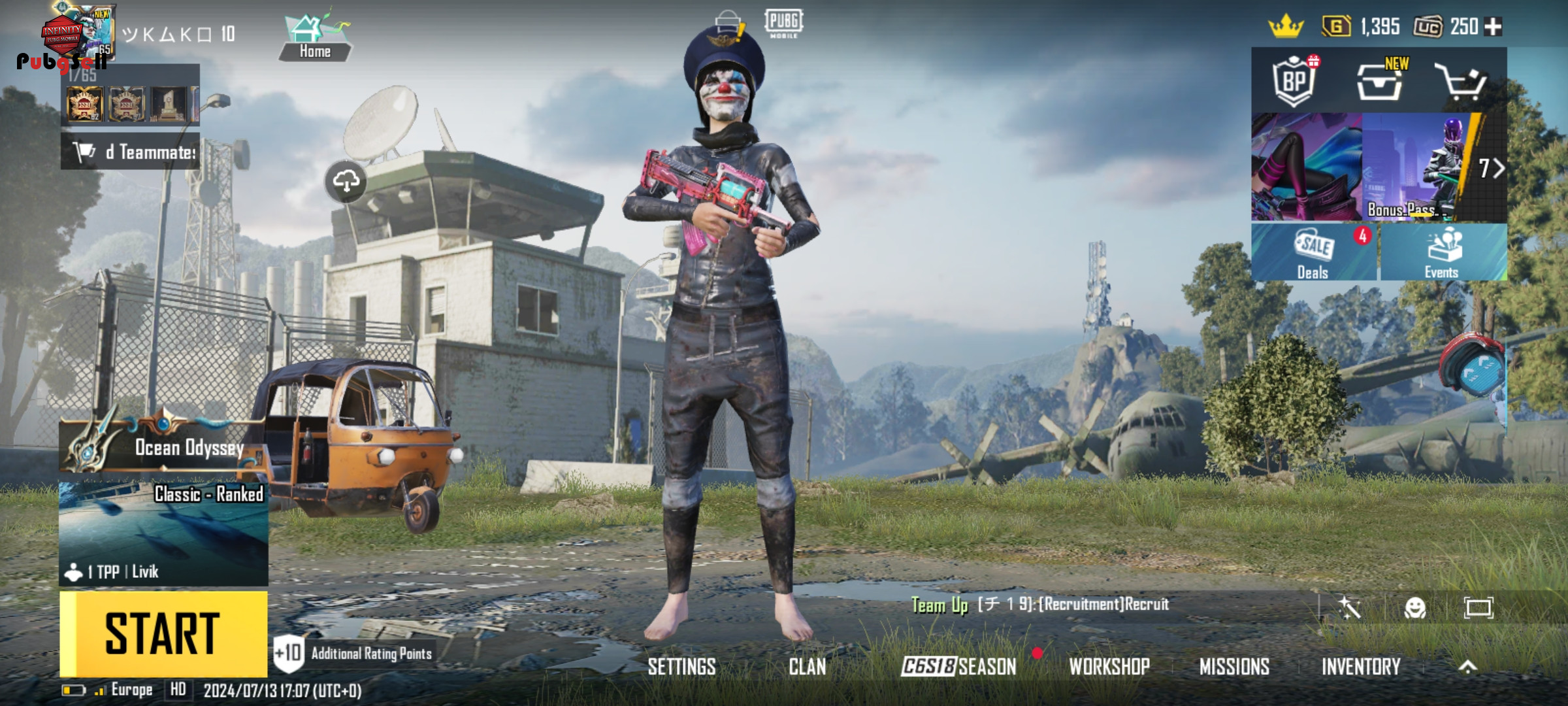Select the Home tab
Screen dimensions: 1568x706
(315, 39)
